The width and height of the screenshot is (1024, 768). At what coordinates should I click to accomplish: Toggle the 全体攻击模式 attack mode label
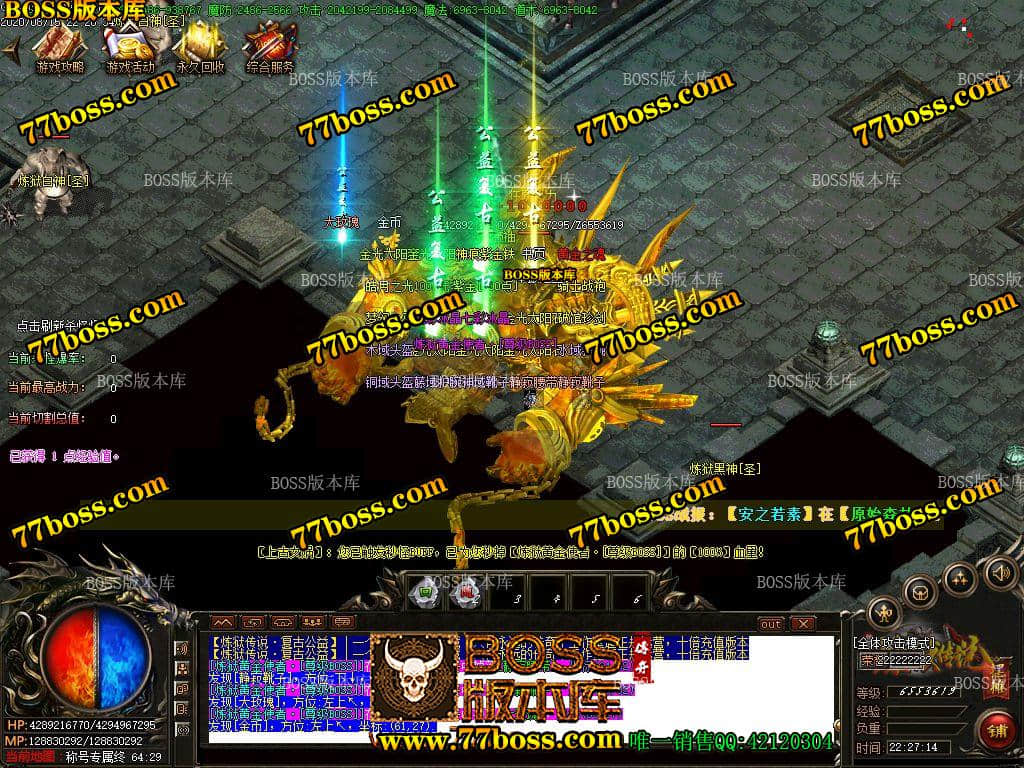pyautogui.click(x=893, y=642)
